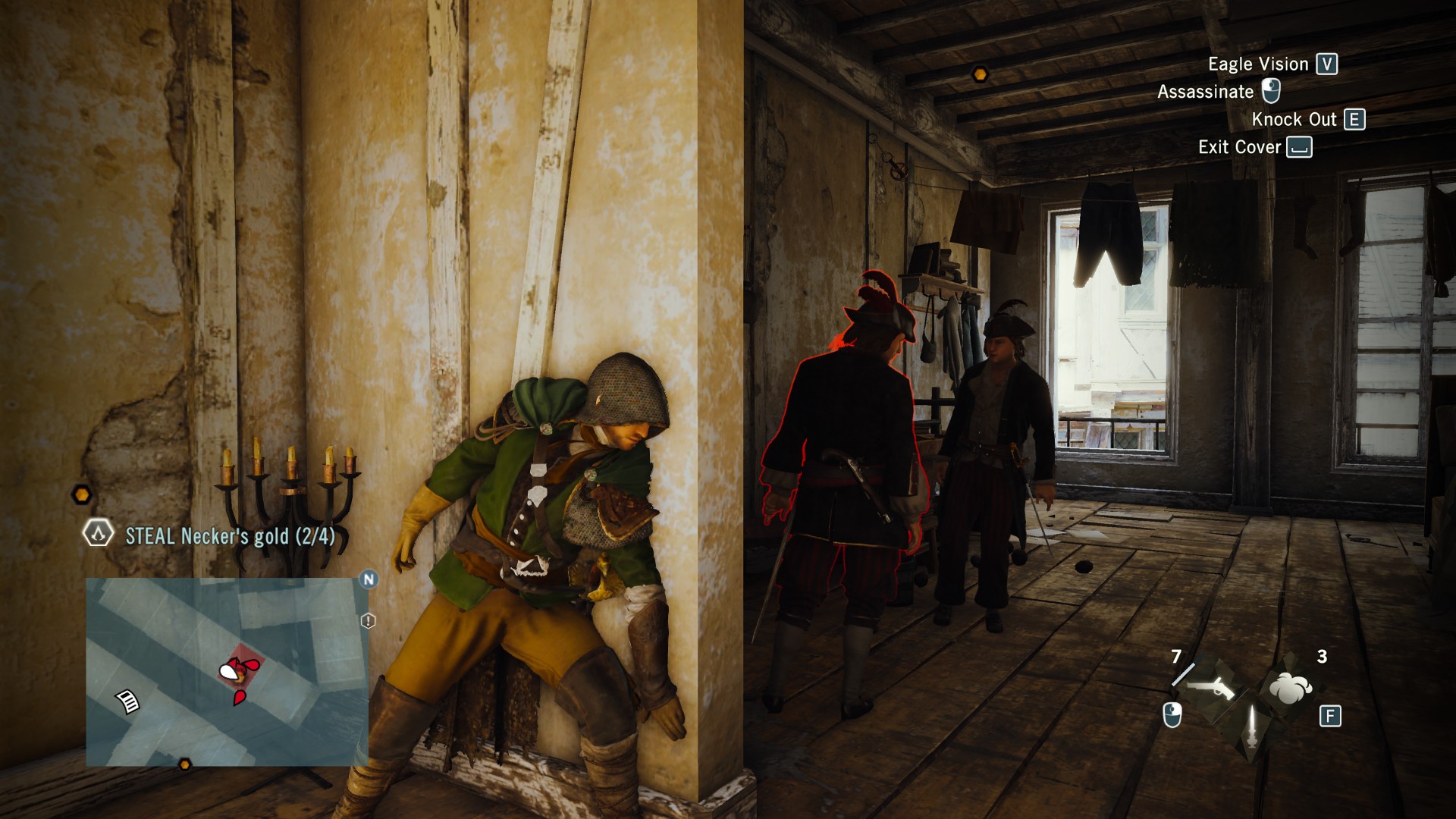Click the orange hexagon on the ceiling beam
The height and width of the screenshot is (819, 1456).
(981, 74)
